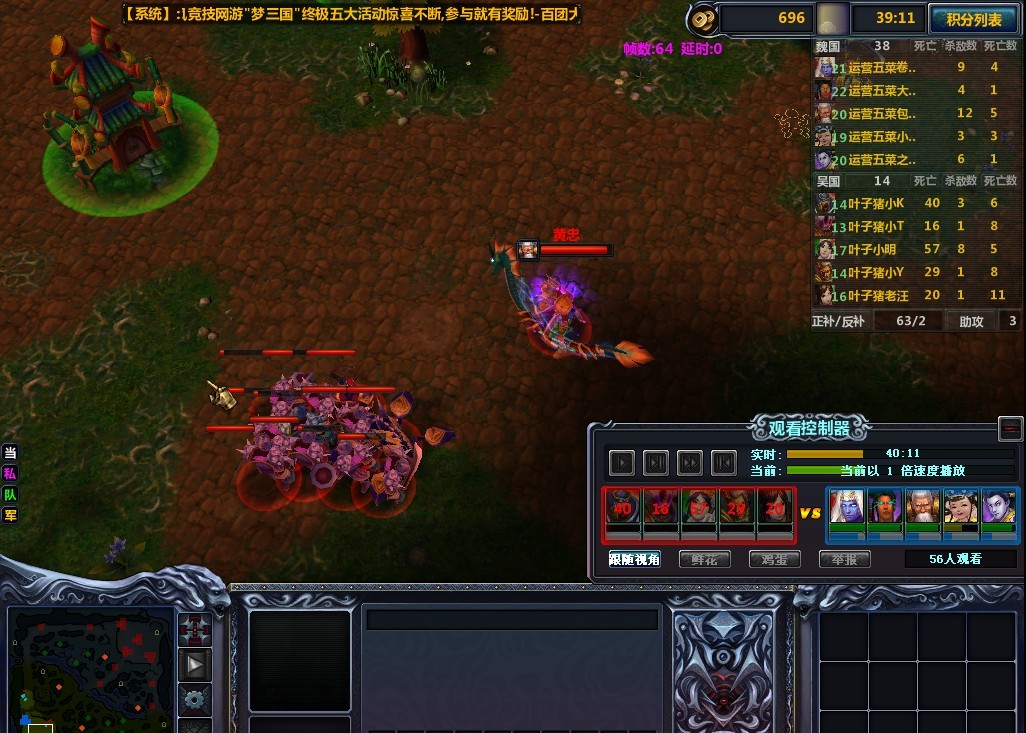Select player 叶子猪老汪 in the scoreboard

coord(878,295)
